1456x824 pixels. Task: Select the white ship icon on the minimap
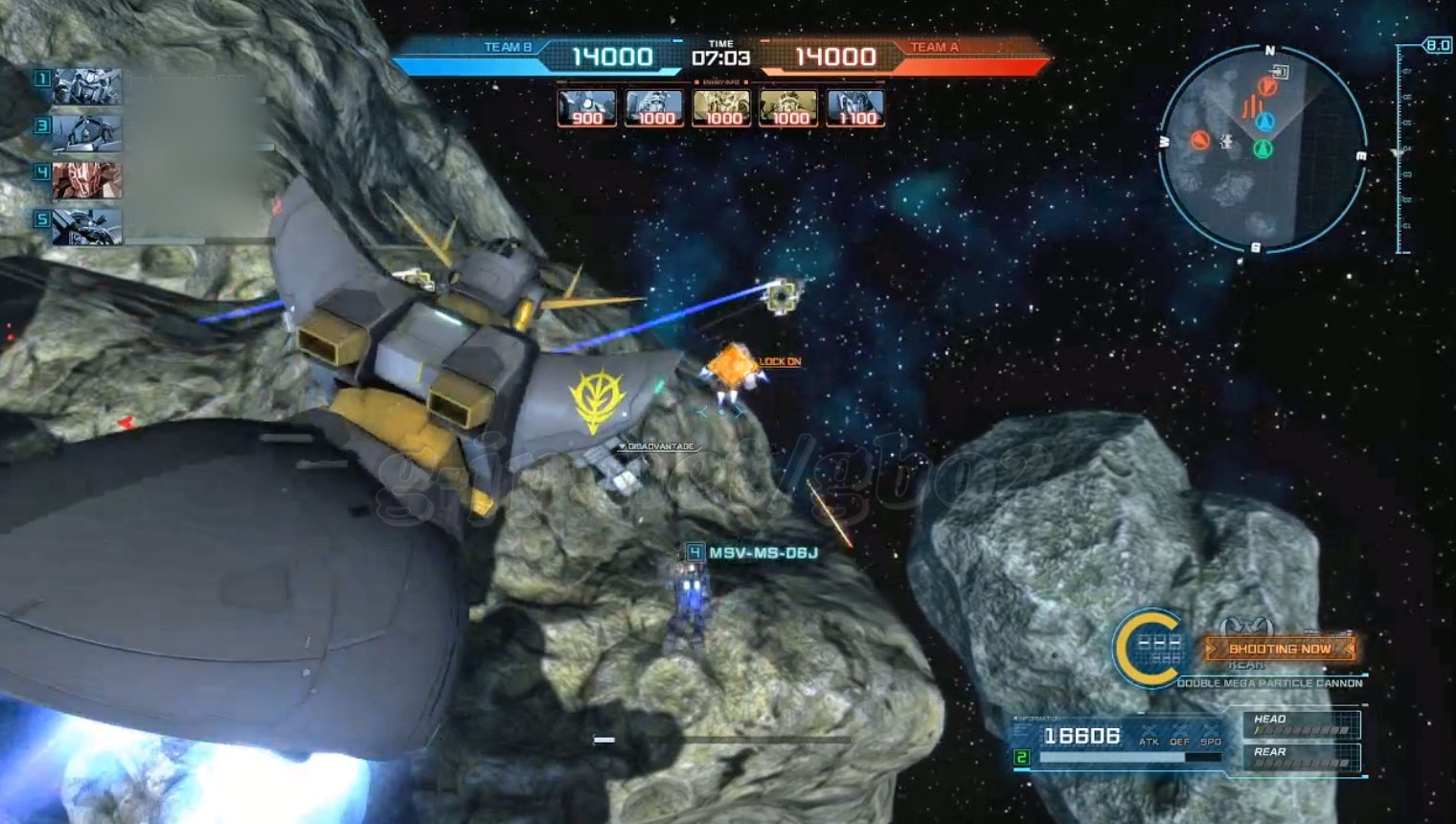(1227, 143)
